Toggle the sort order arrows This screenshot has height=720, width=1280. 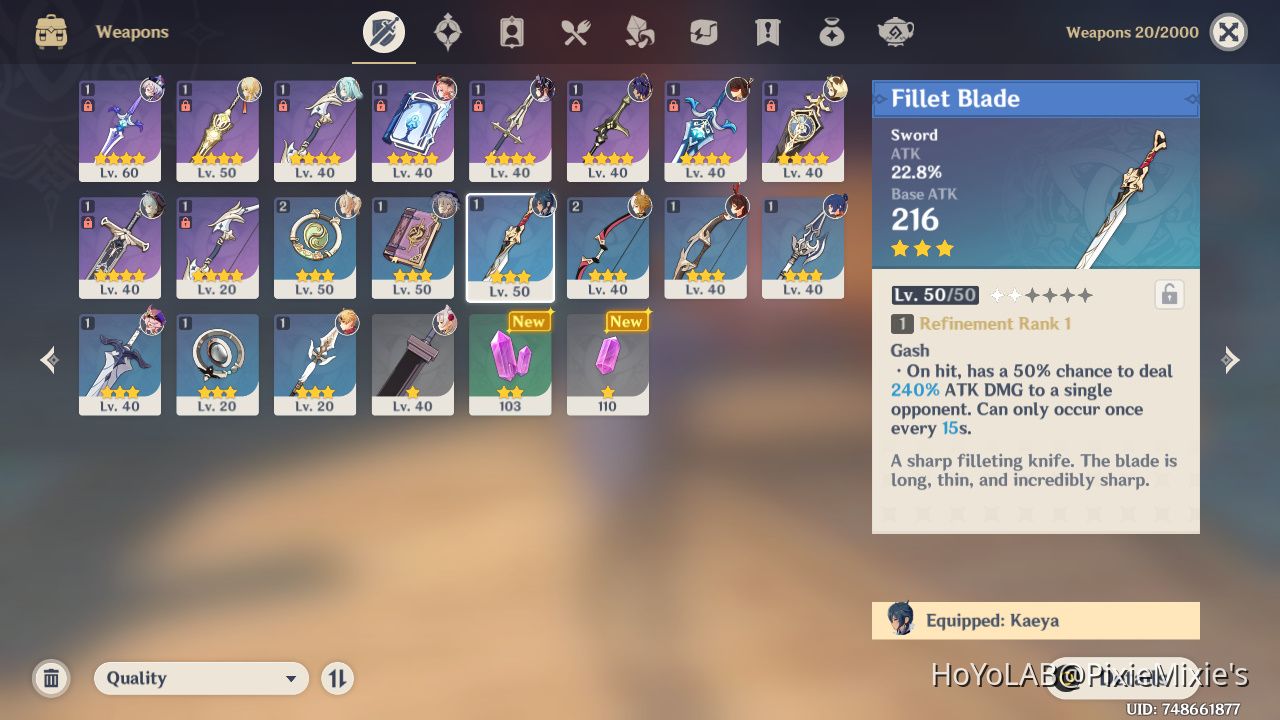coord(337,678)
